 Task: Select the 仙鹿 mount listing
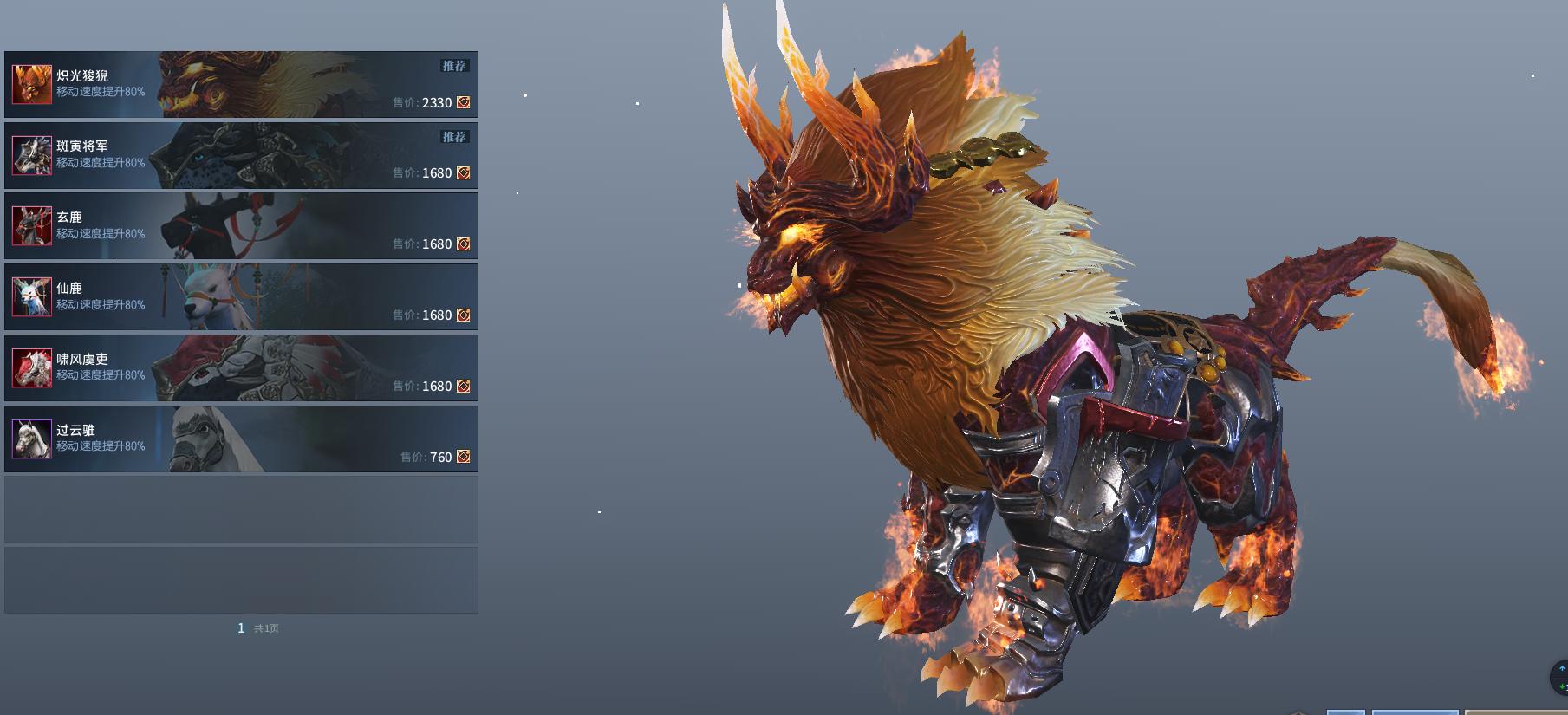click(241, 297)
